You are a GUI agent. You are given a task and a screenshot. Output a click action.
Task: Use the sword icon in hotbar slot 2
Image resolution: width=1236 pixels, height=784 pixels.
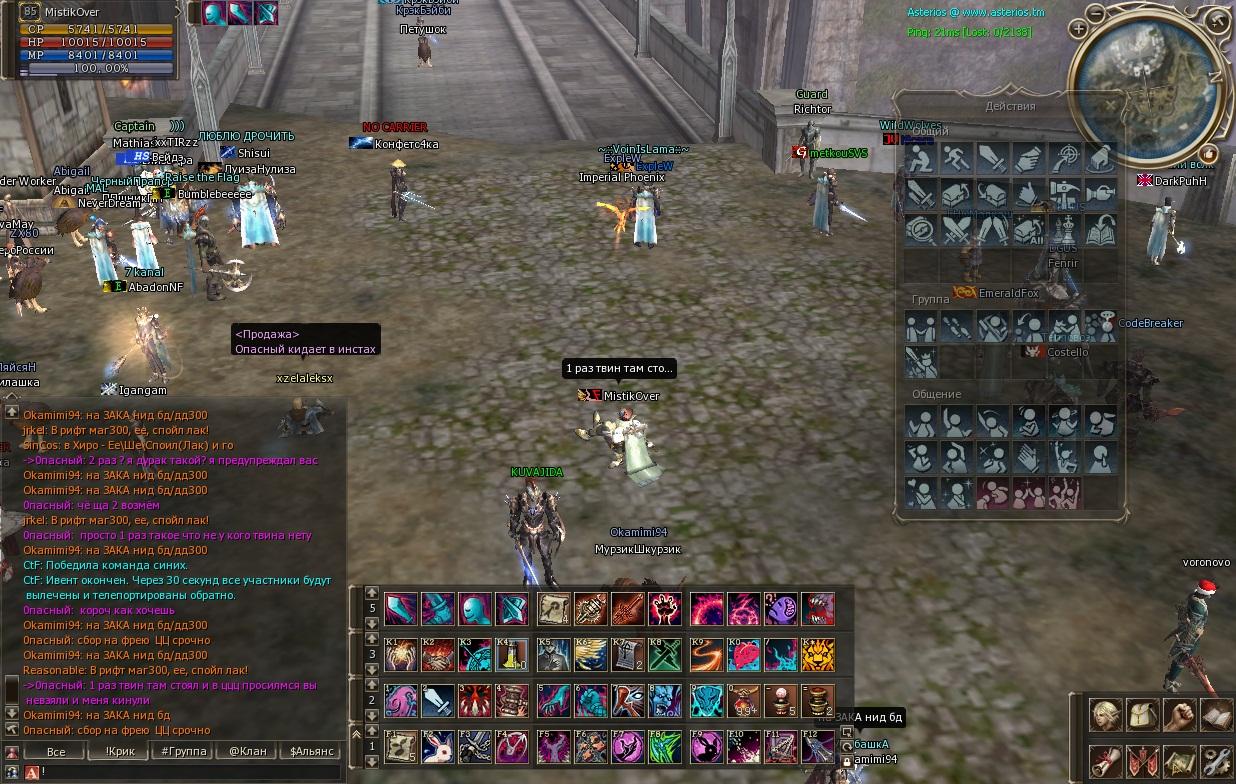(438, 700)
